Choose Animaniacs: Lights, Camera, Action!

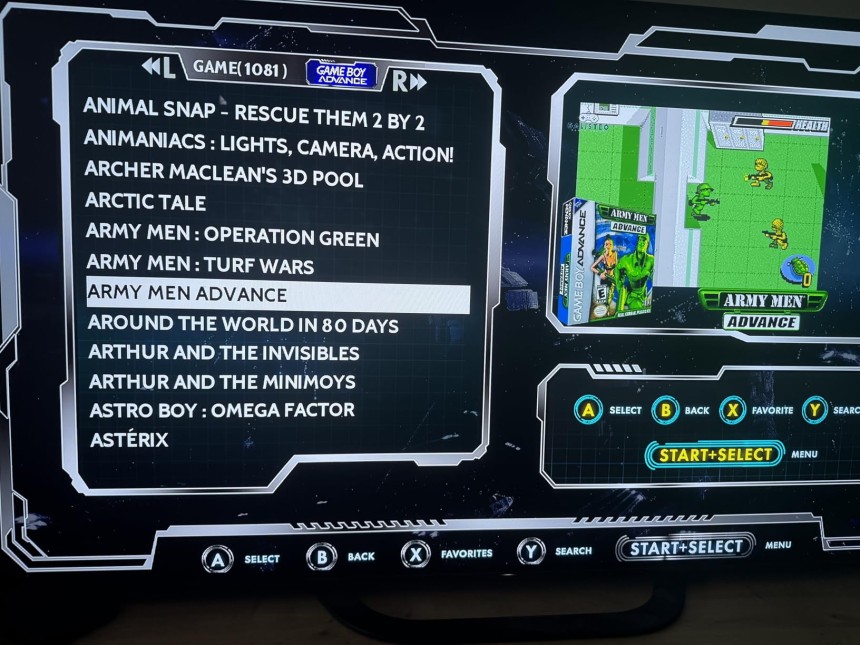tap(269, 146)
